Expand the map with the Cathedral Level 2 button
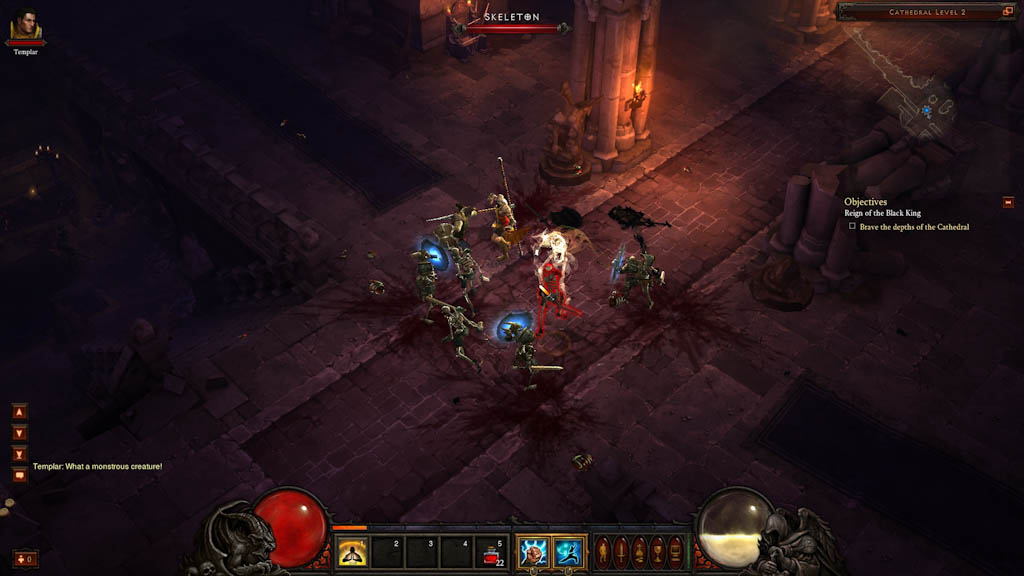Screen dimensions: 1024x576 [1008, 12]
